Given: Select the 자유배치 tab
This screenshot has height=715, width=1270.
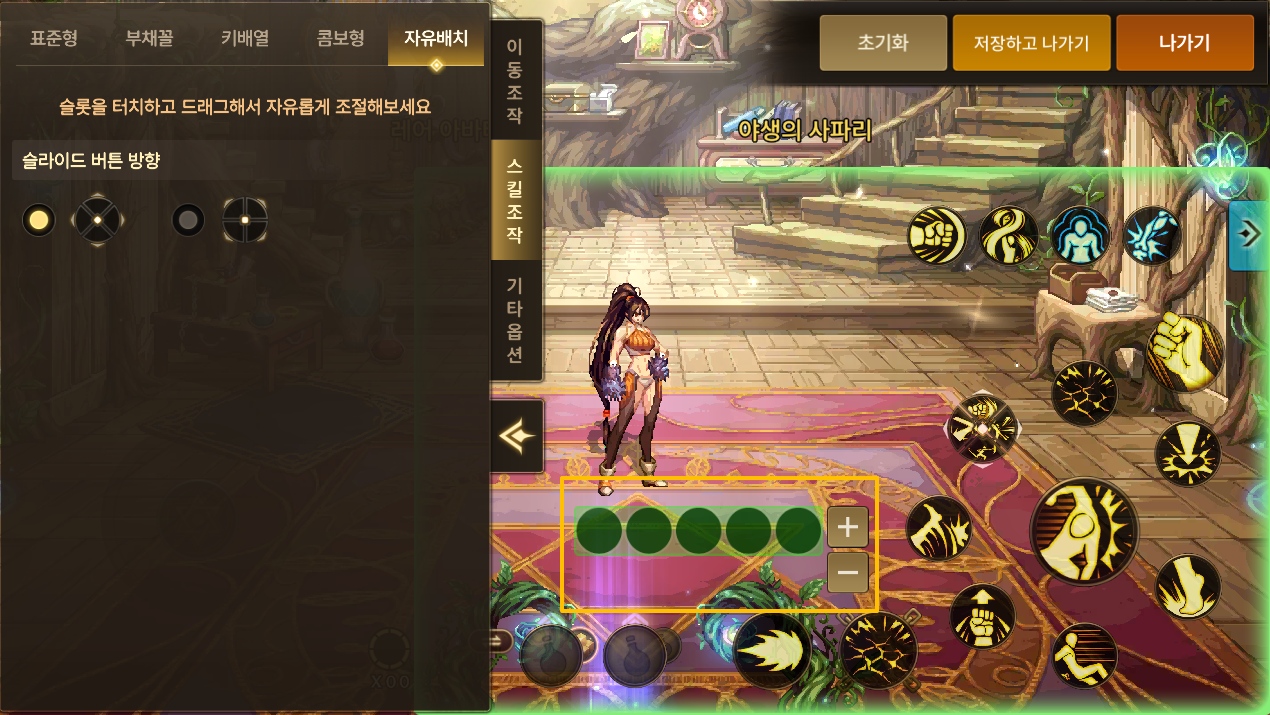Looking at the screenshot, I should tap(436, 40).
